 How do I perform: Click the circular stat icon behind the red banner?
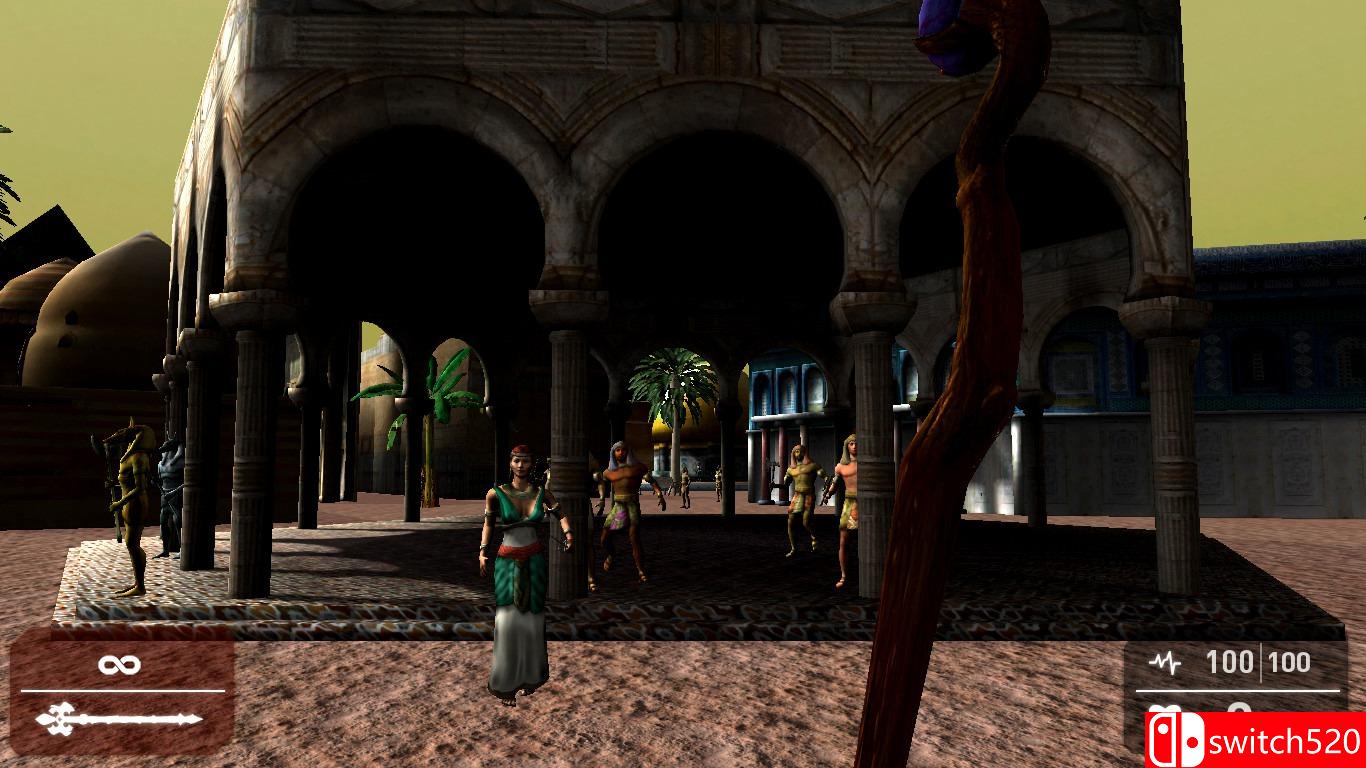click(x=1241, y=707)
